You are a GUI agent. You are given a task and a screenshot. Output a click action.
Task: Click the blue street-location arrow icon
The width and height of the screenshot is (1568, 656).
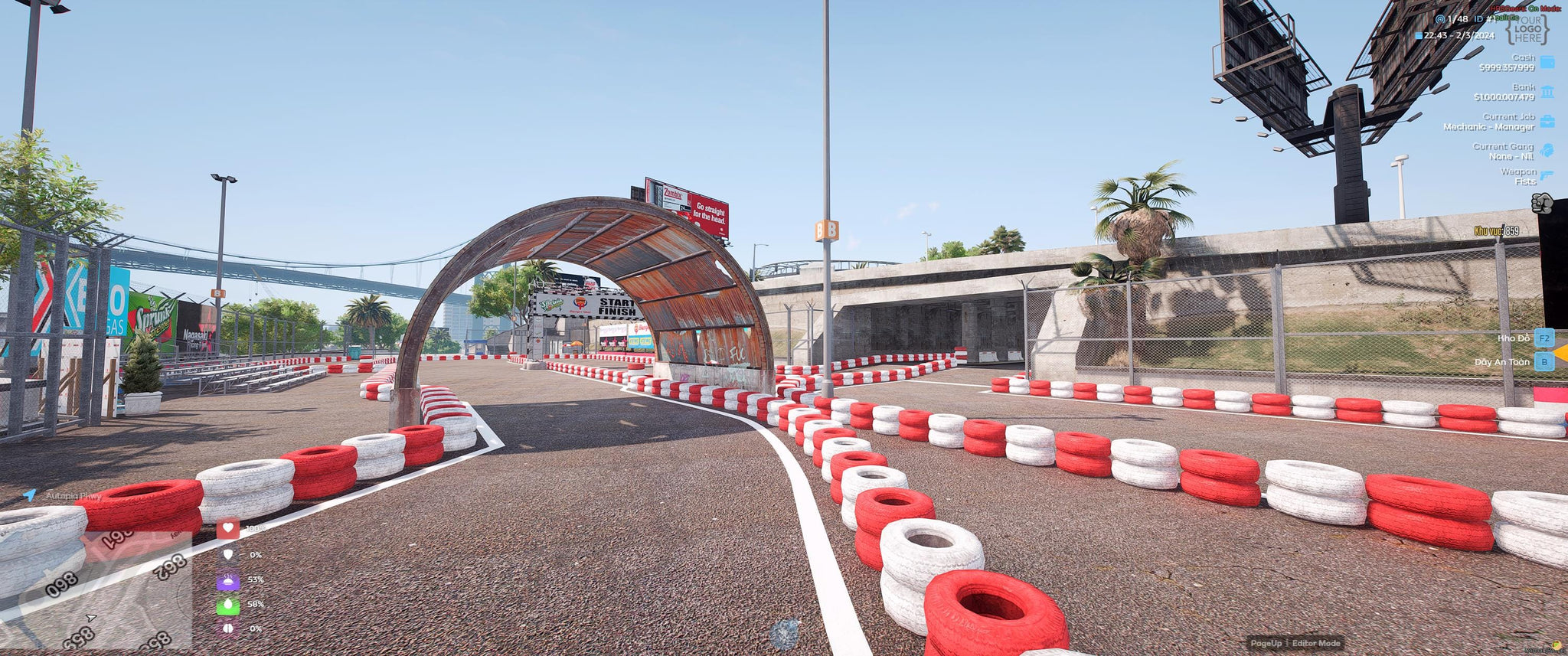point(29,495)
